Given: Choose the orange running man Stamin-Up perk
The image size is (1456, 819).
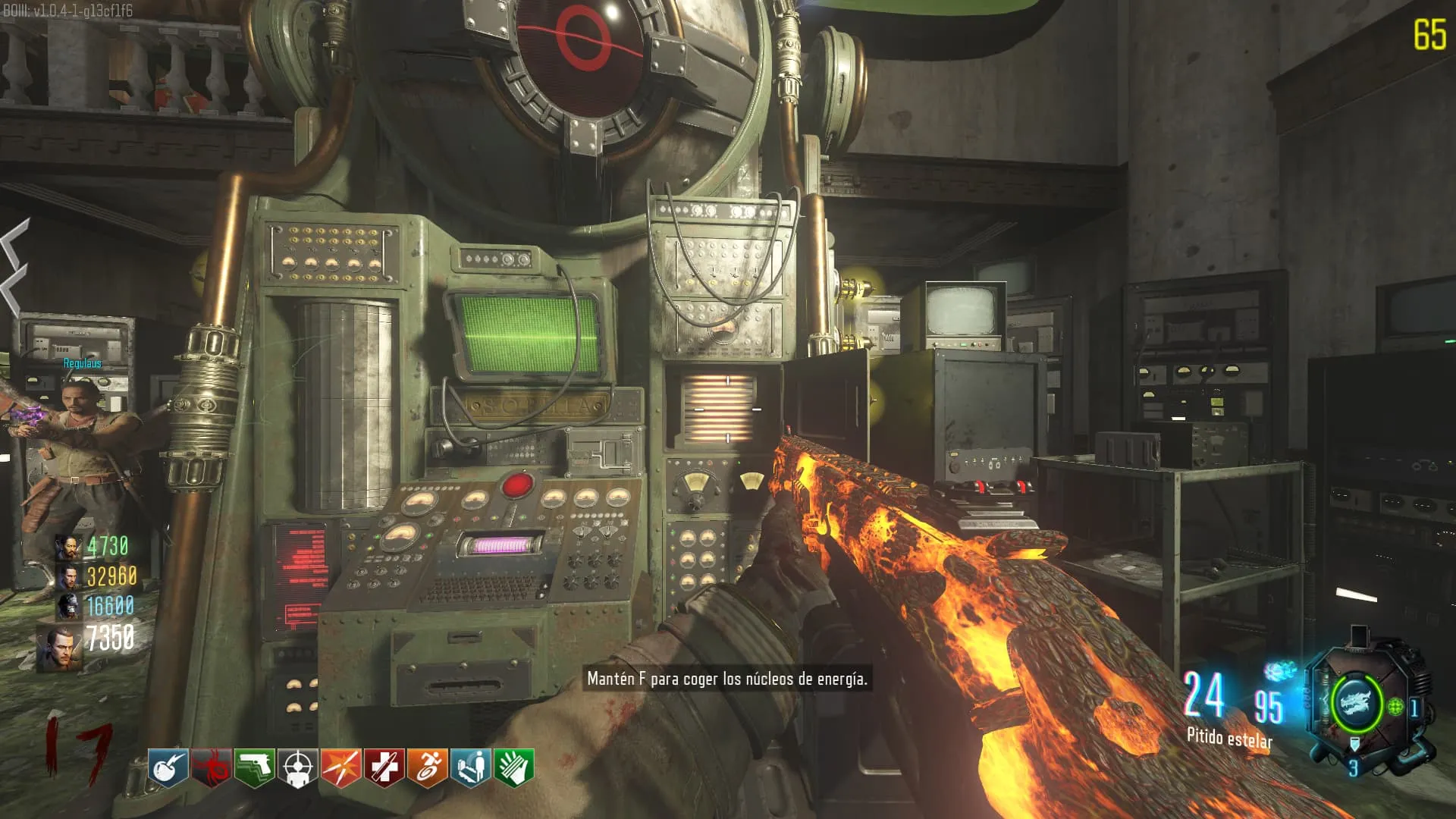Looking at the screenshot, I should 428,768.
